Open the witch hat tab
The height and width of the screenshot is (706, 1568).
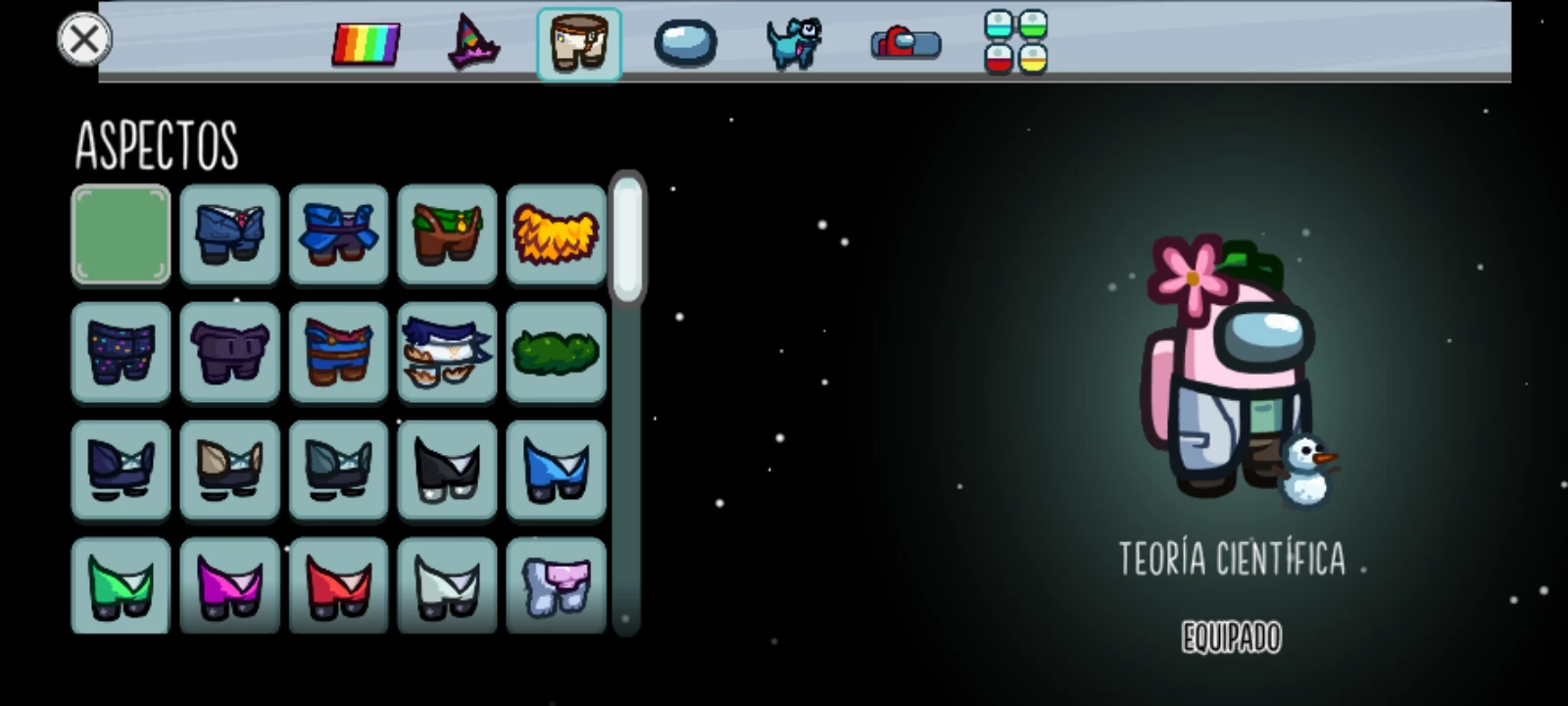tap(473, 44)
